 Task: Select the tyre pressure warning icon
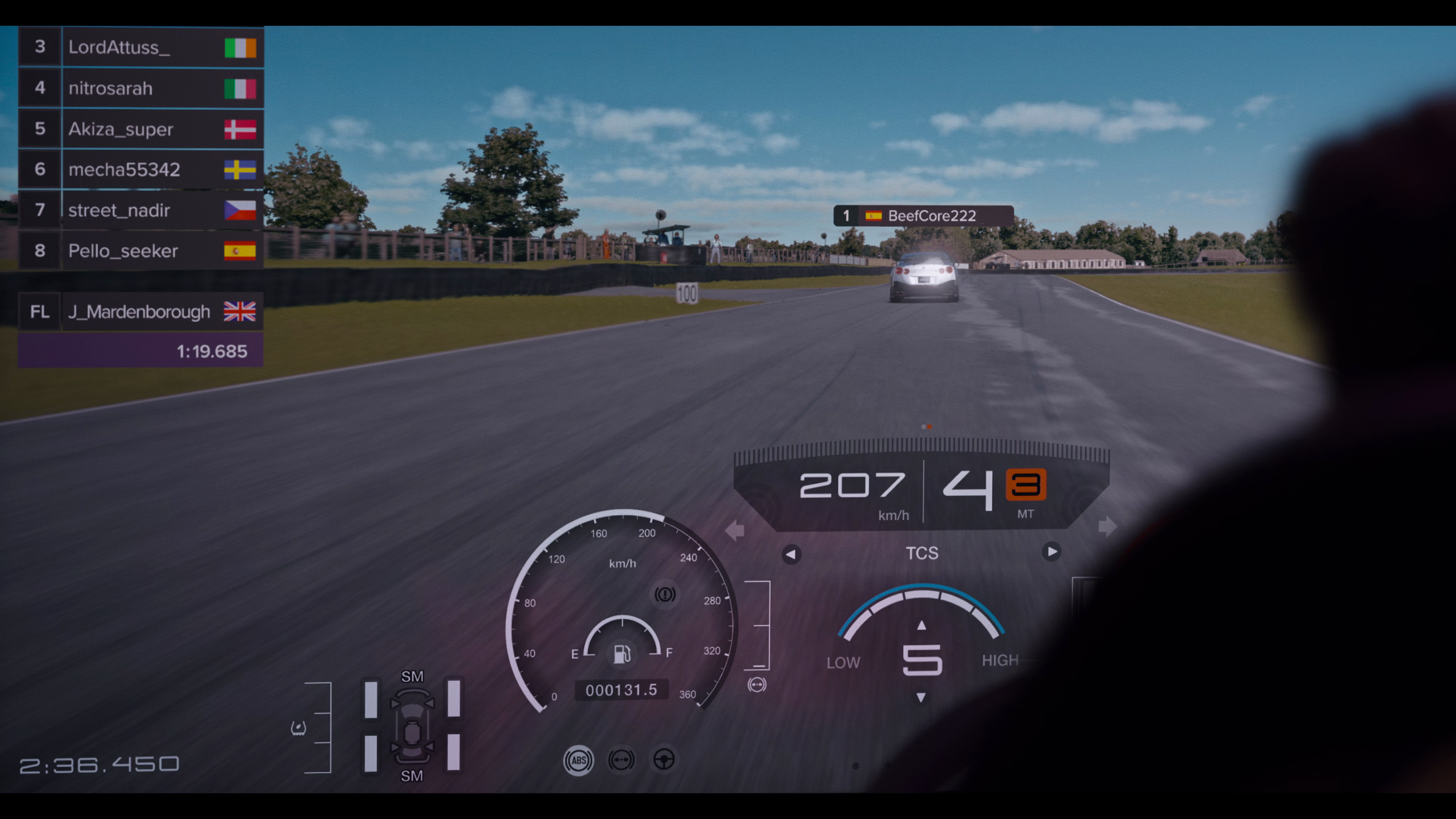pyautogui.click(x=298, y=728)
